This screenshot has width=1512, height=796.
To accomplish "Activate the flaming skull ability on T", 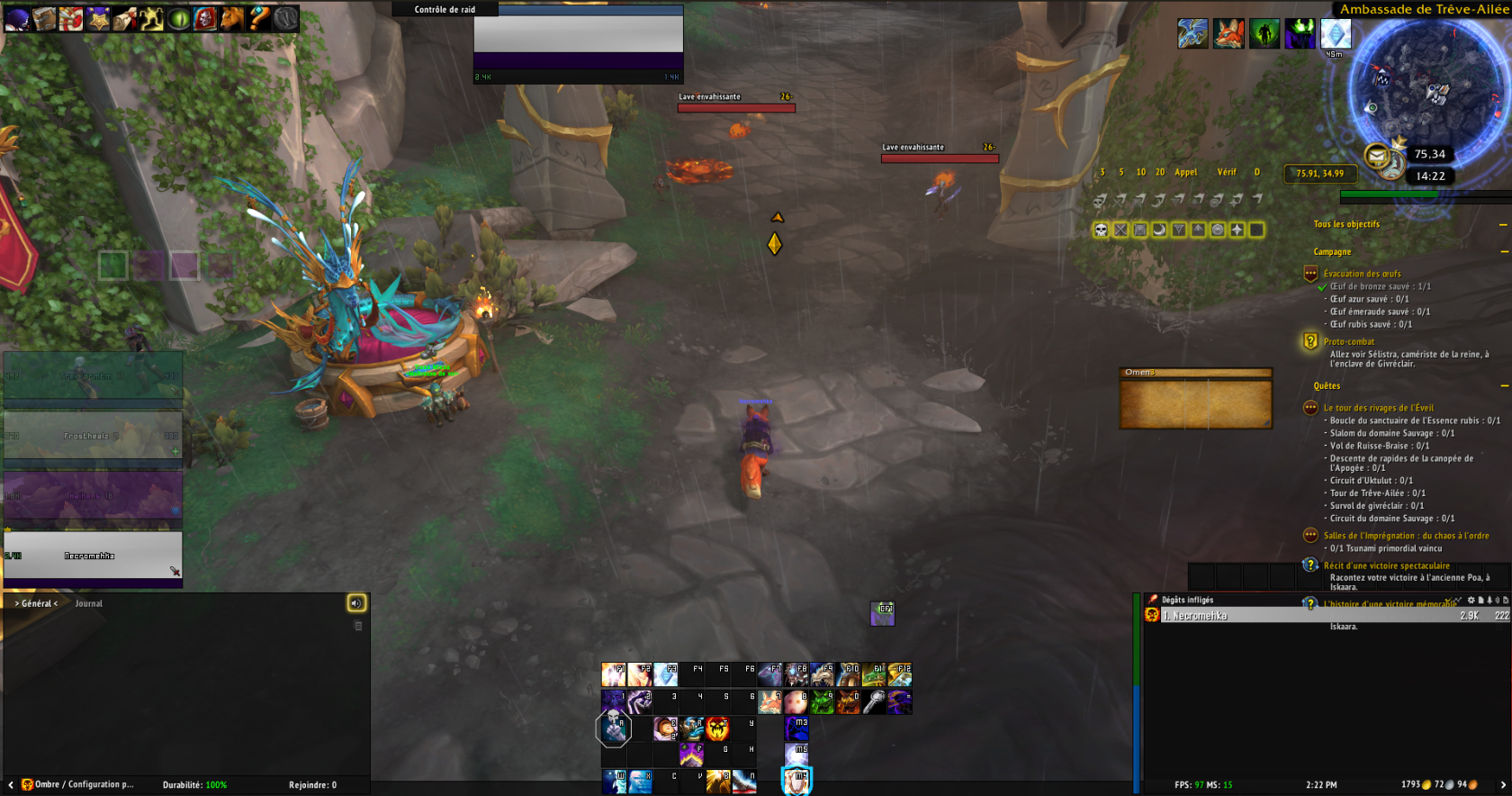I will point(717,728).
